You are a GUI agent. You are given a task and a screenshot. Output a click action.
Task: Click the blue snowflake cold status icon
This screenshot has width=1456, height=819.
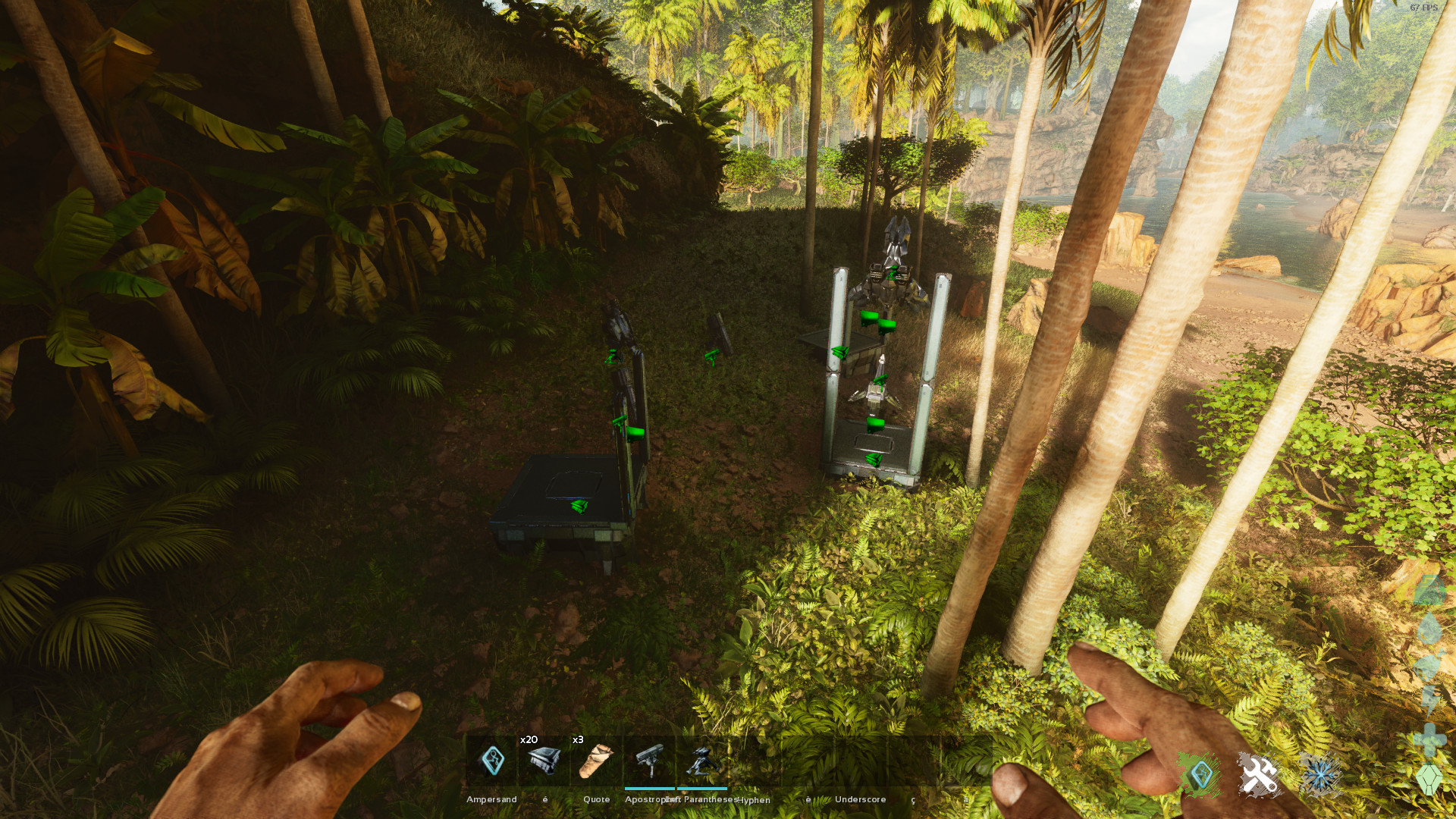(1320, 776)
